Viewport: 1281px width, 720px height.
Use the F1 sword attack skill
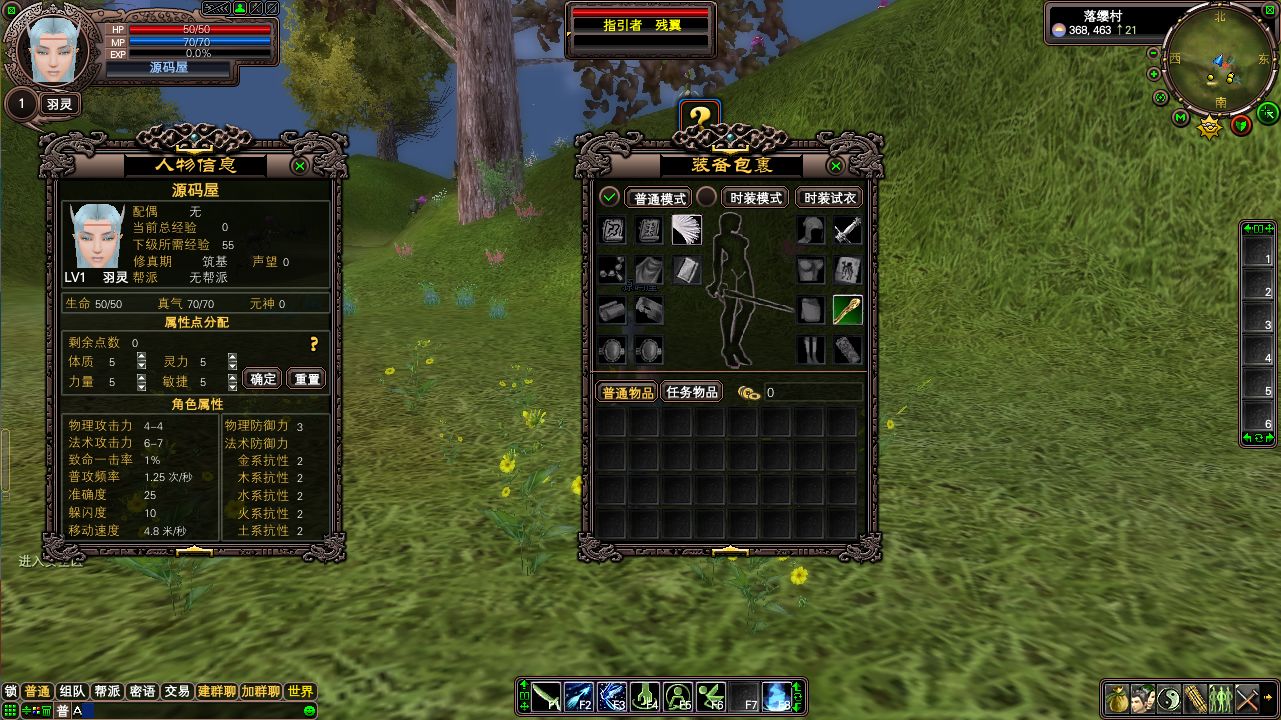pos(546,696)
